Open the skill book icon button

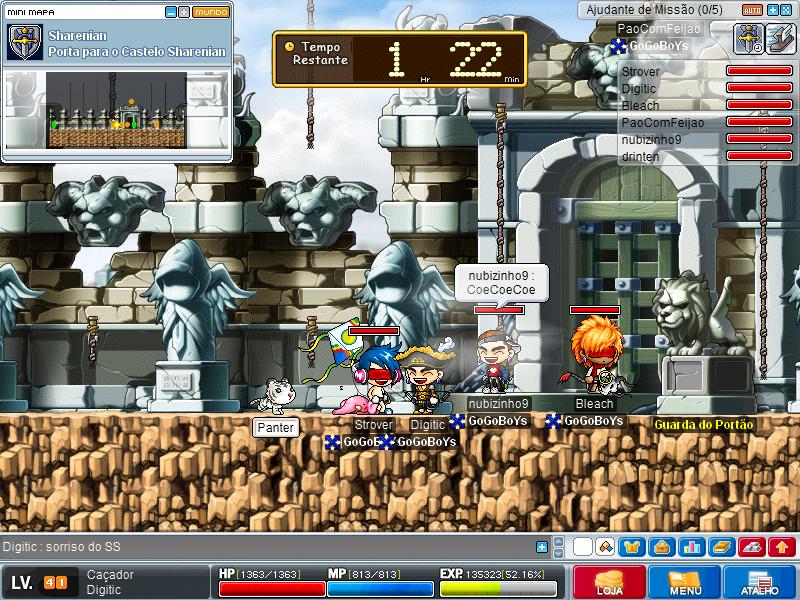coord(721,547)
